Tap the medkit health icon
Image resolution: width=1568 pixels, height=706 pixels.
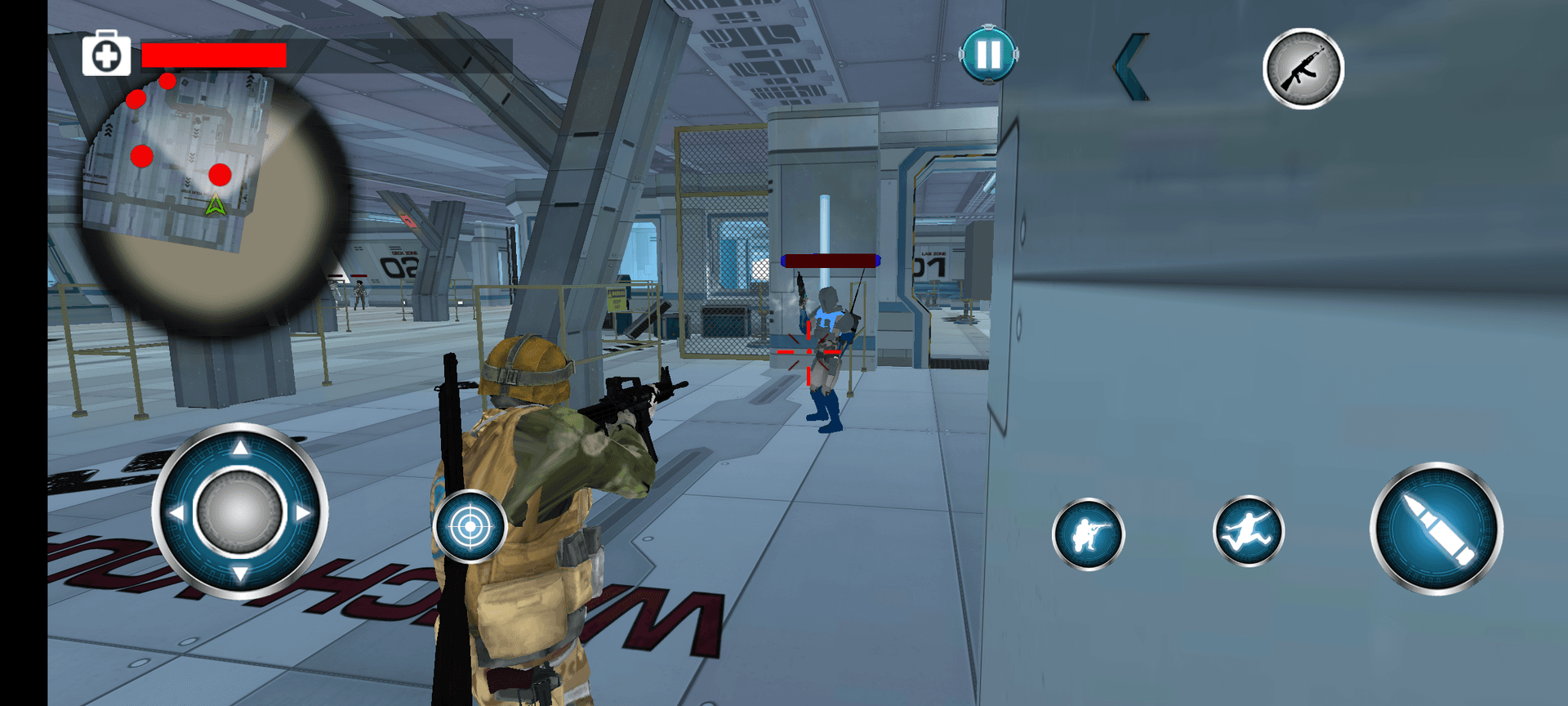coord(106,55)
